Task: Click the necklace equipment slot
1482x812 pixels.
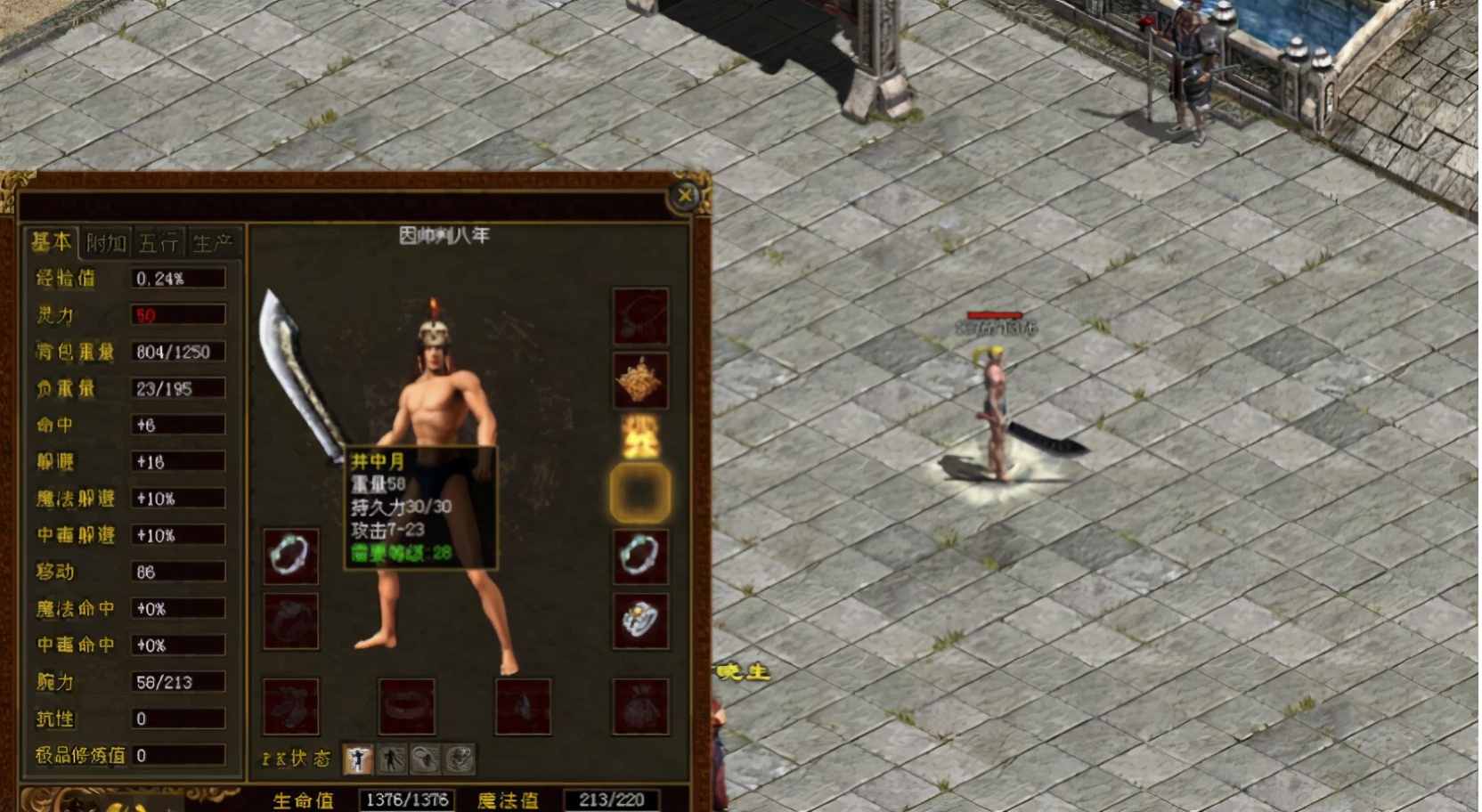Action: (x=639, y=316)
